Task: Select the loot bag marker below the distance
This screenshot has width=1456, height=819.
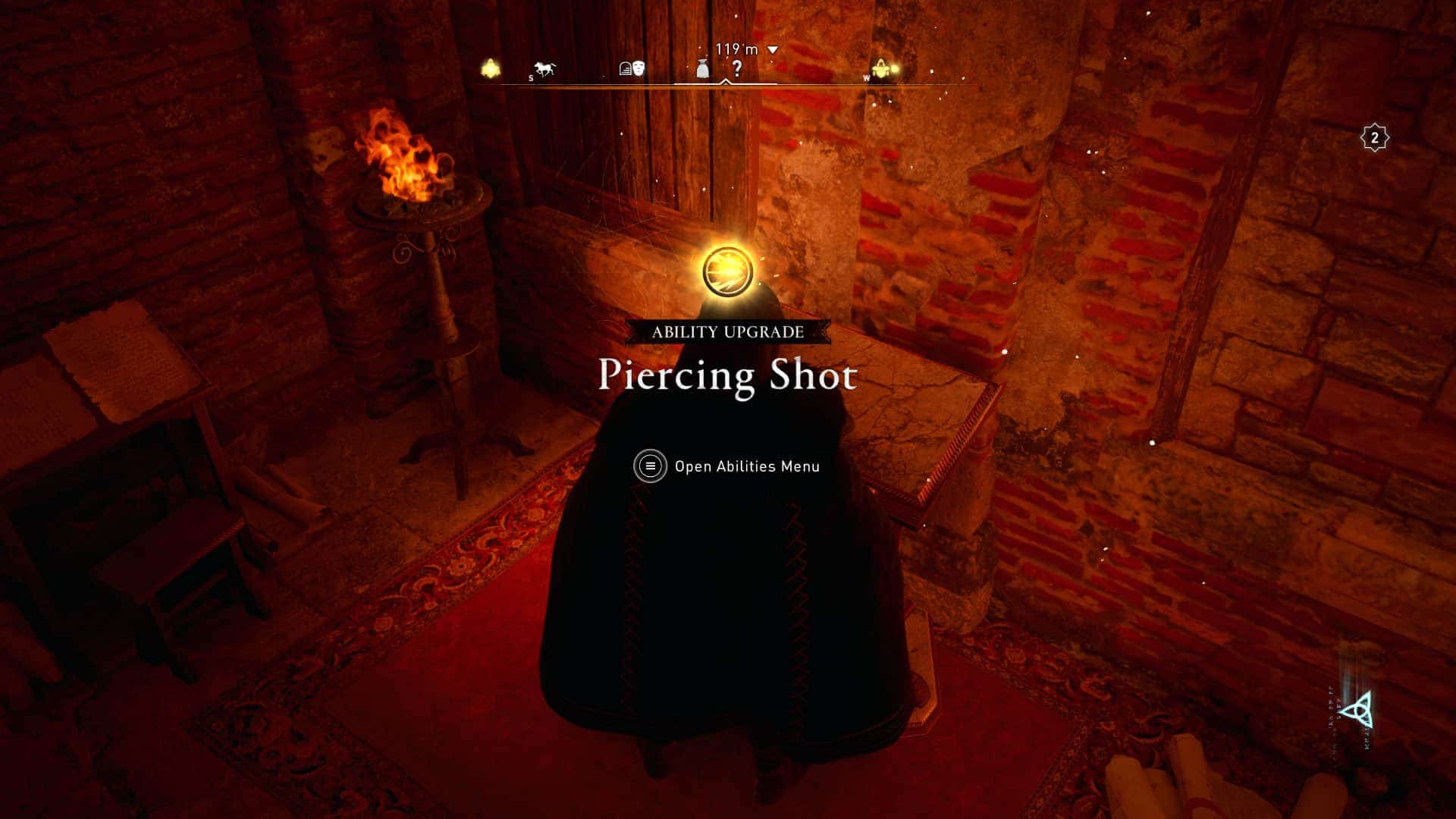Action: pos(701,70)
